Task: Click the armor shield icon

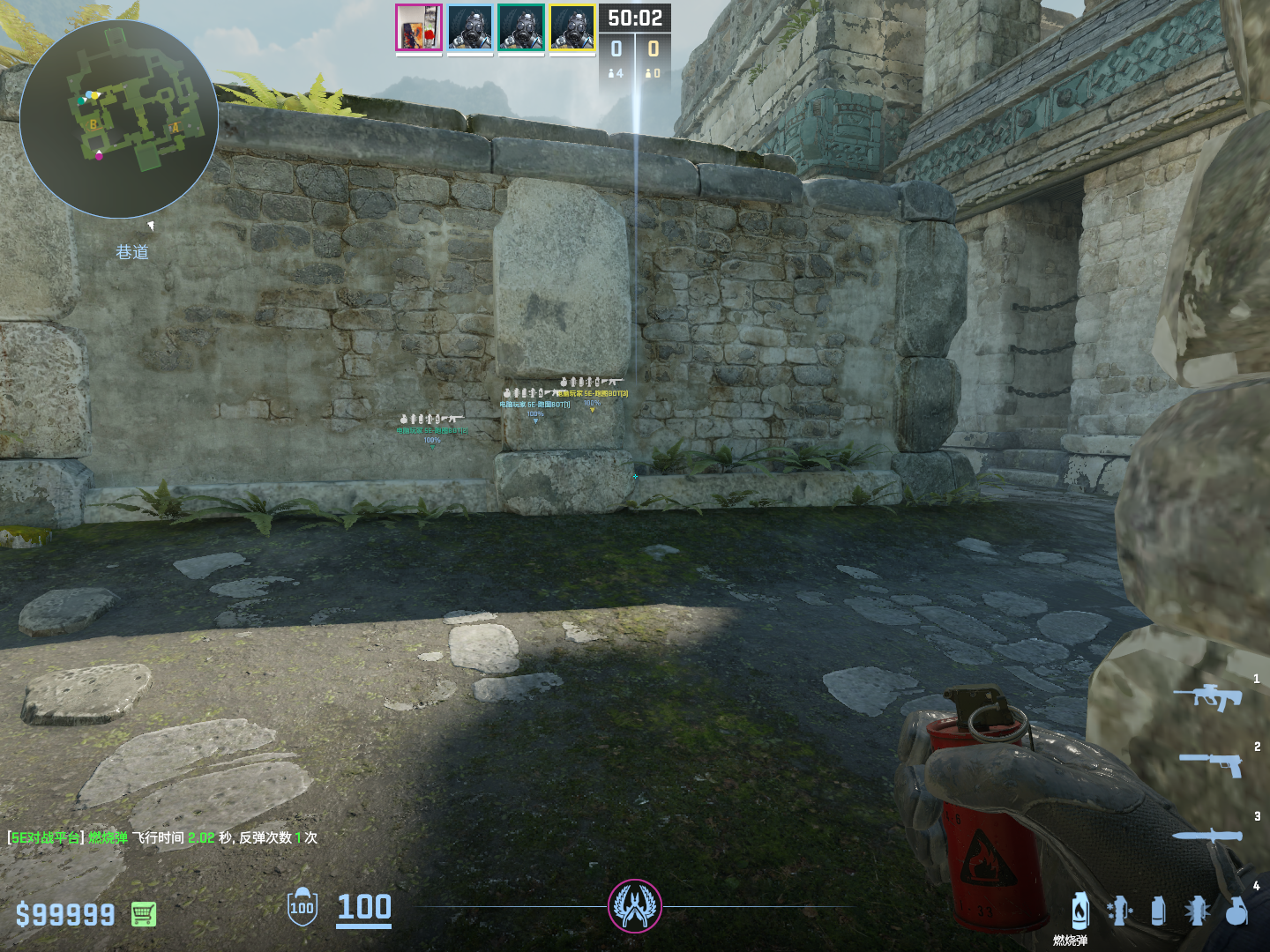Action: [303, 907]
